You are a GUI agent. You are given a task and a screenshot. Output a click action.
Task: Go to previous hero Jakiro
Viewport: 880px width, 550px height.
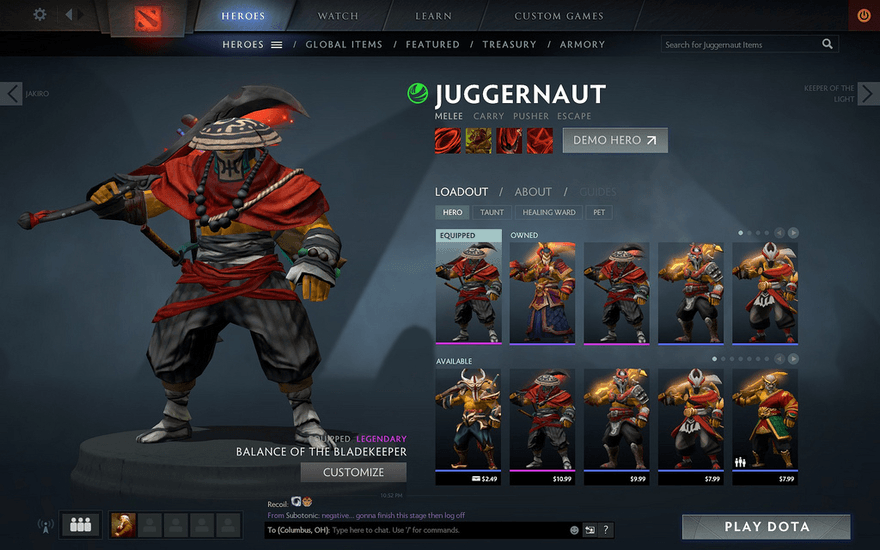pyautogui.click(x=12, y=94)
